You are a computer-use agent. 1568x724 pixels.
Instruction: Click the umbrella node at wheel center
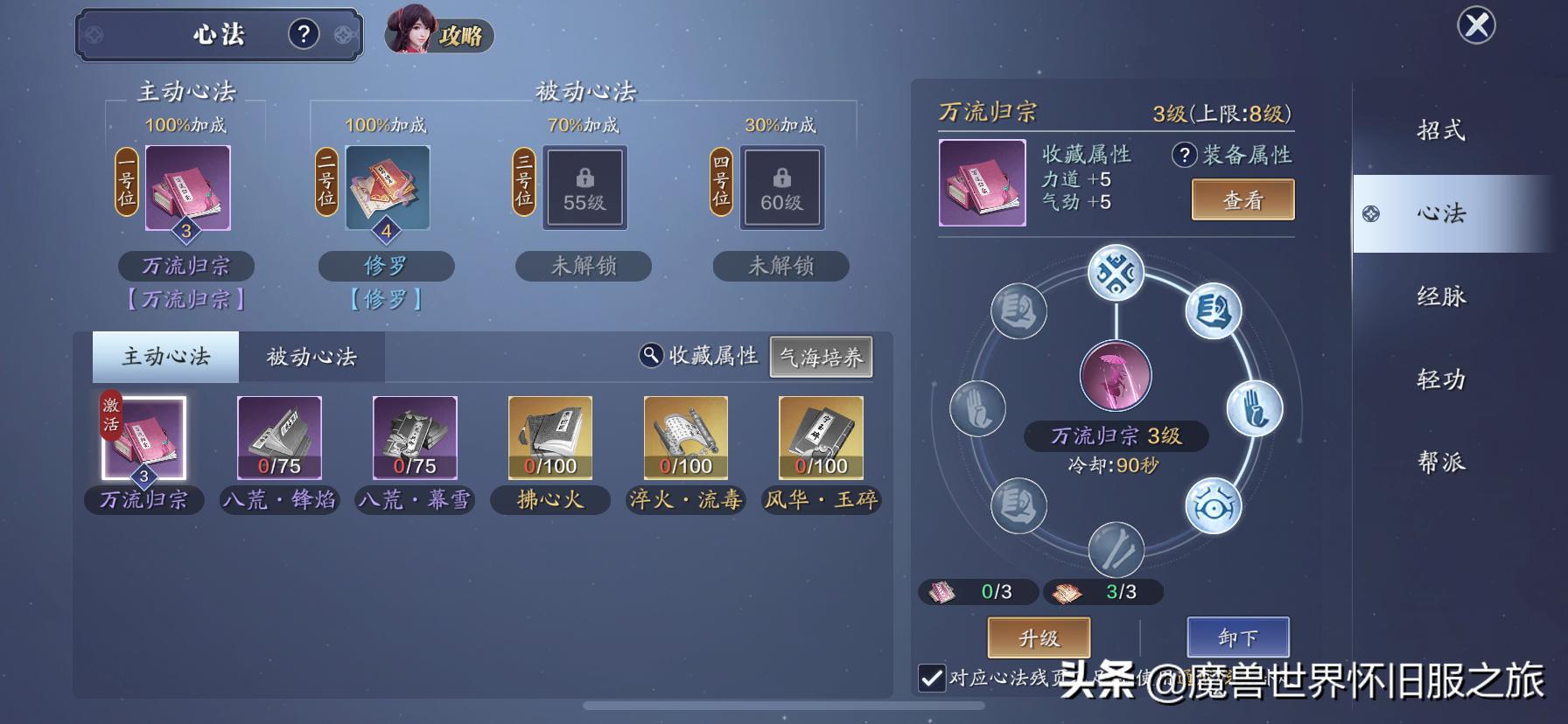pyautogui.click(x=1115, y=374)
